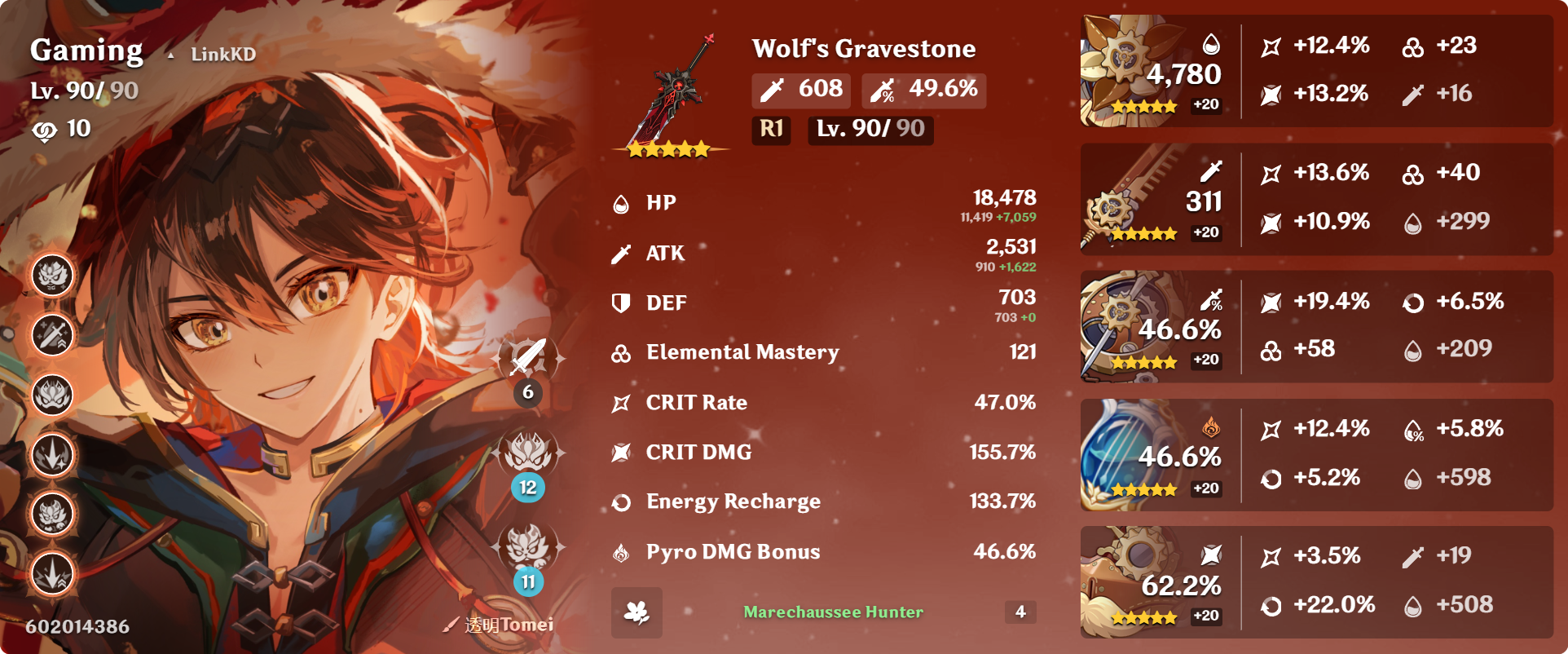The height and width of the screenshot is (654, 1568).
Task: Expand the Marechaussee Hunter set details
Action: coord(832,612)
